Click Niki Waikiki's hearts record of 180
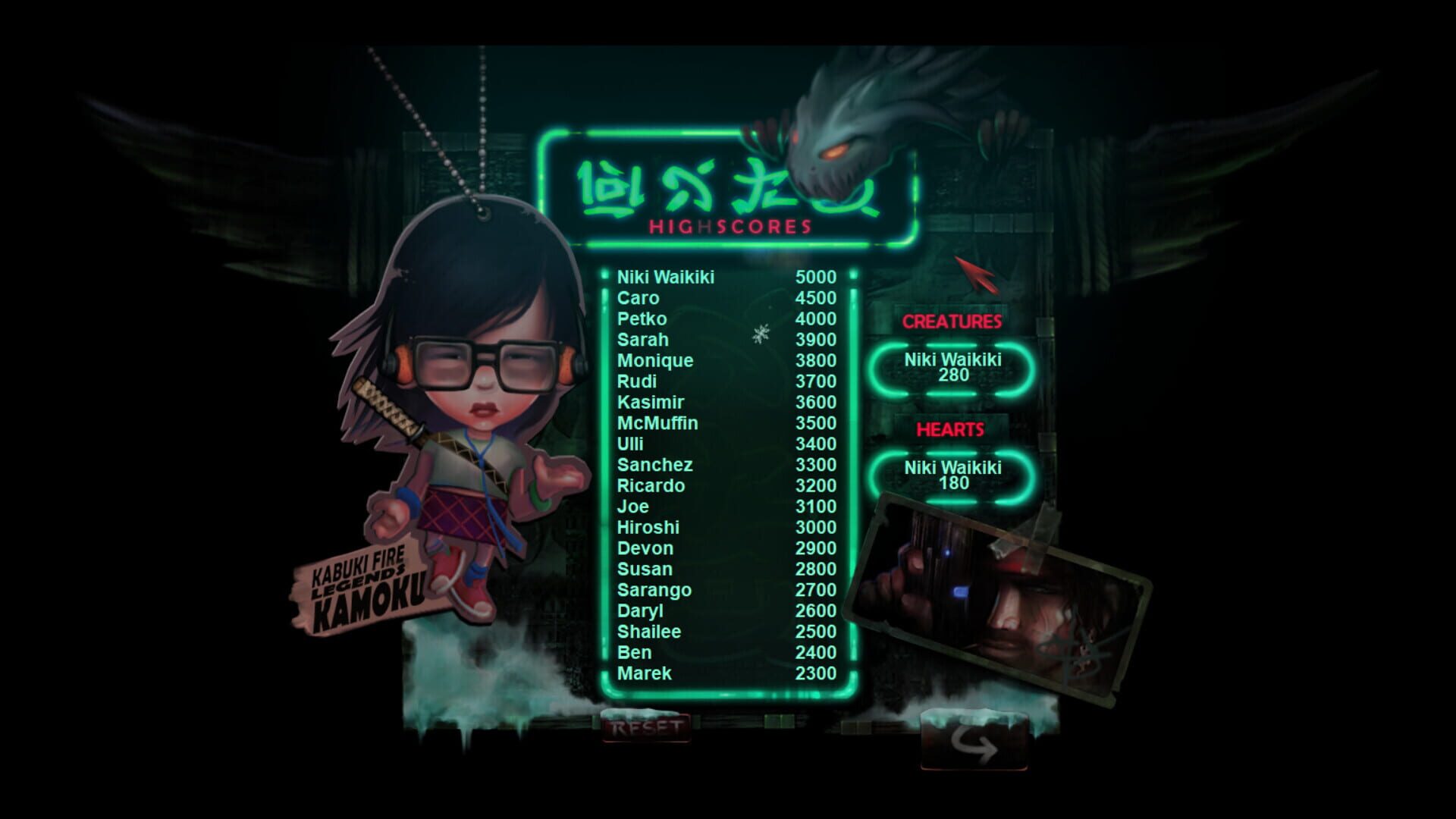 coord(950,474)
